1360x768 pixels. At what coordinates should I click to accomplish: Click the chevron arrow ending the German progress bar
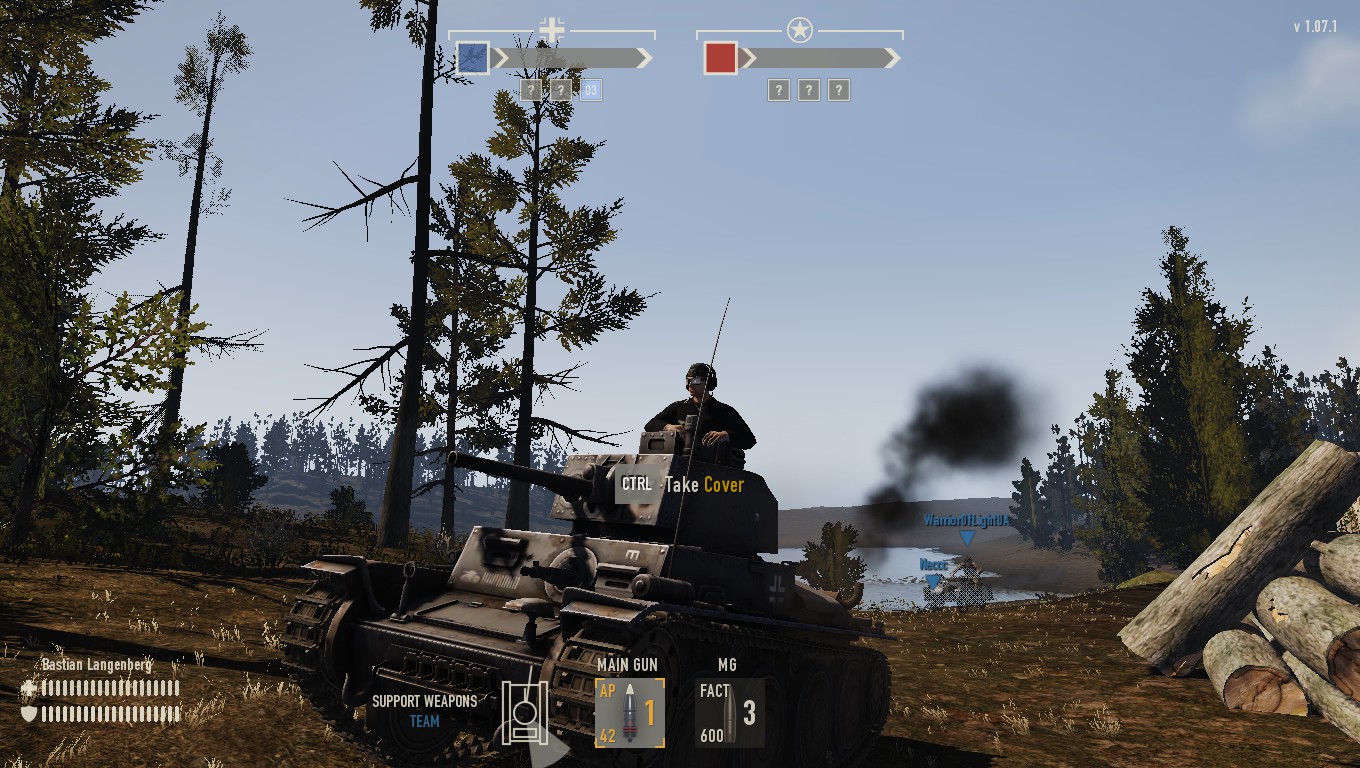645,58
